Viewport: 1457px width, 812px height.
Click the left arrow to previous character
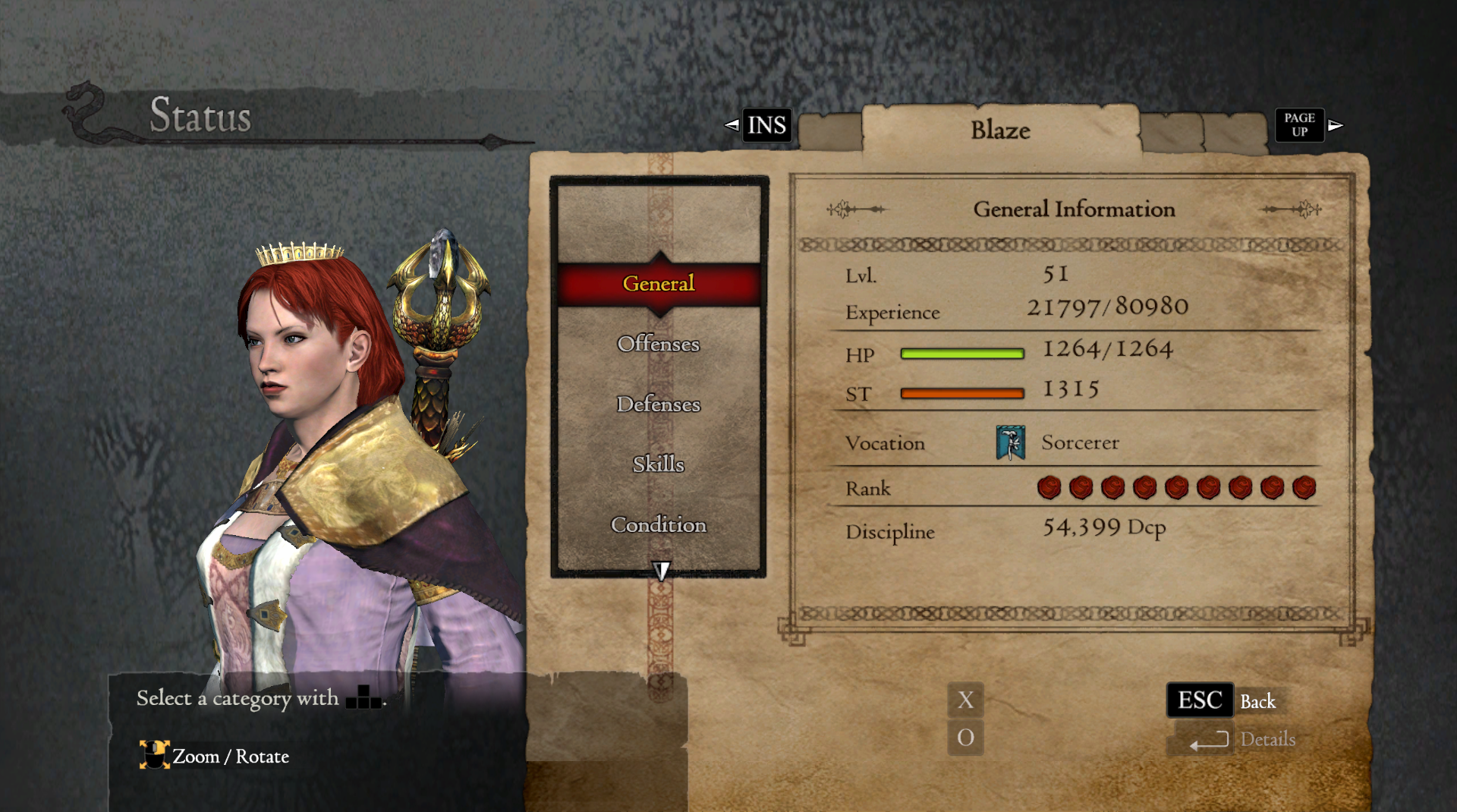[x=732, y=124]
